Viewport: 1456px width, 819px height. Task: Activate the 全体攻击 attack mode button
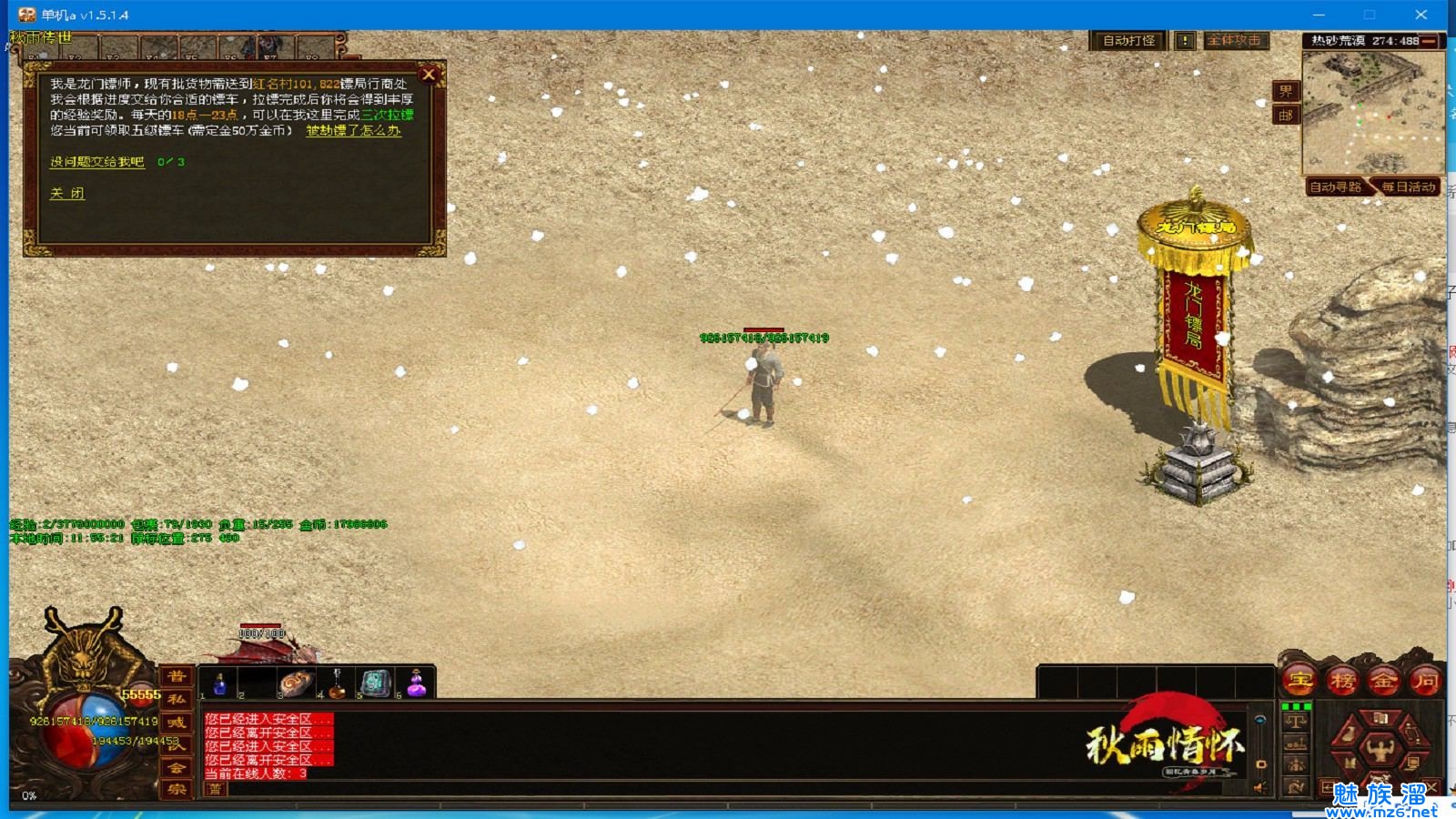1235,41
